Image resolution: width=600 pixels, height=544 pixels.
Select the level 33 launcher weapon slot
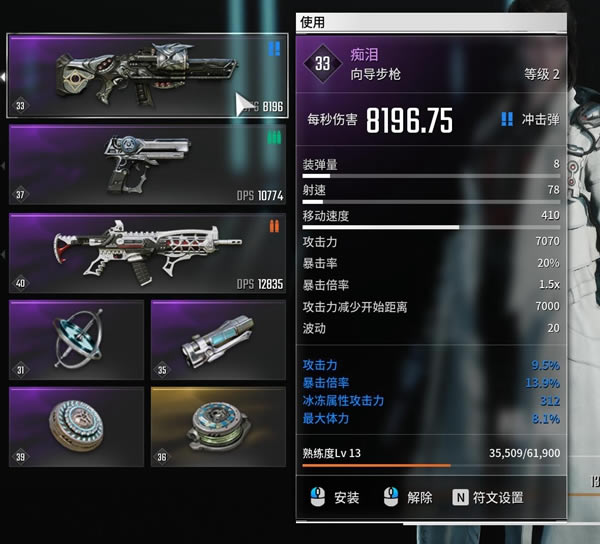click(x=147, y=76)
